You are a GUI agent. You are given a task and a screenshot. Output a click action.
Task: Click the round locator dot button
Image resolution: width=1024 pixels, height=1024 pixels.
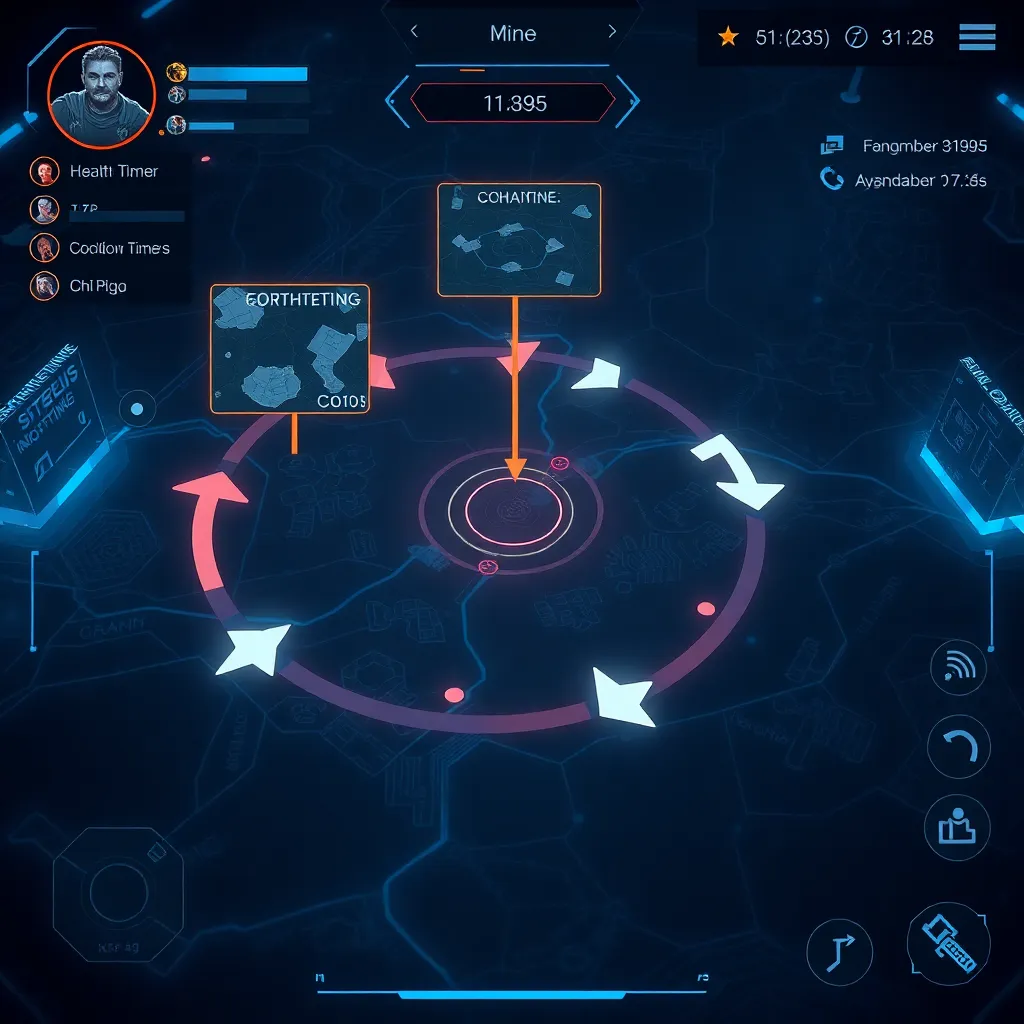click(x=138, y=408)
